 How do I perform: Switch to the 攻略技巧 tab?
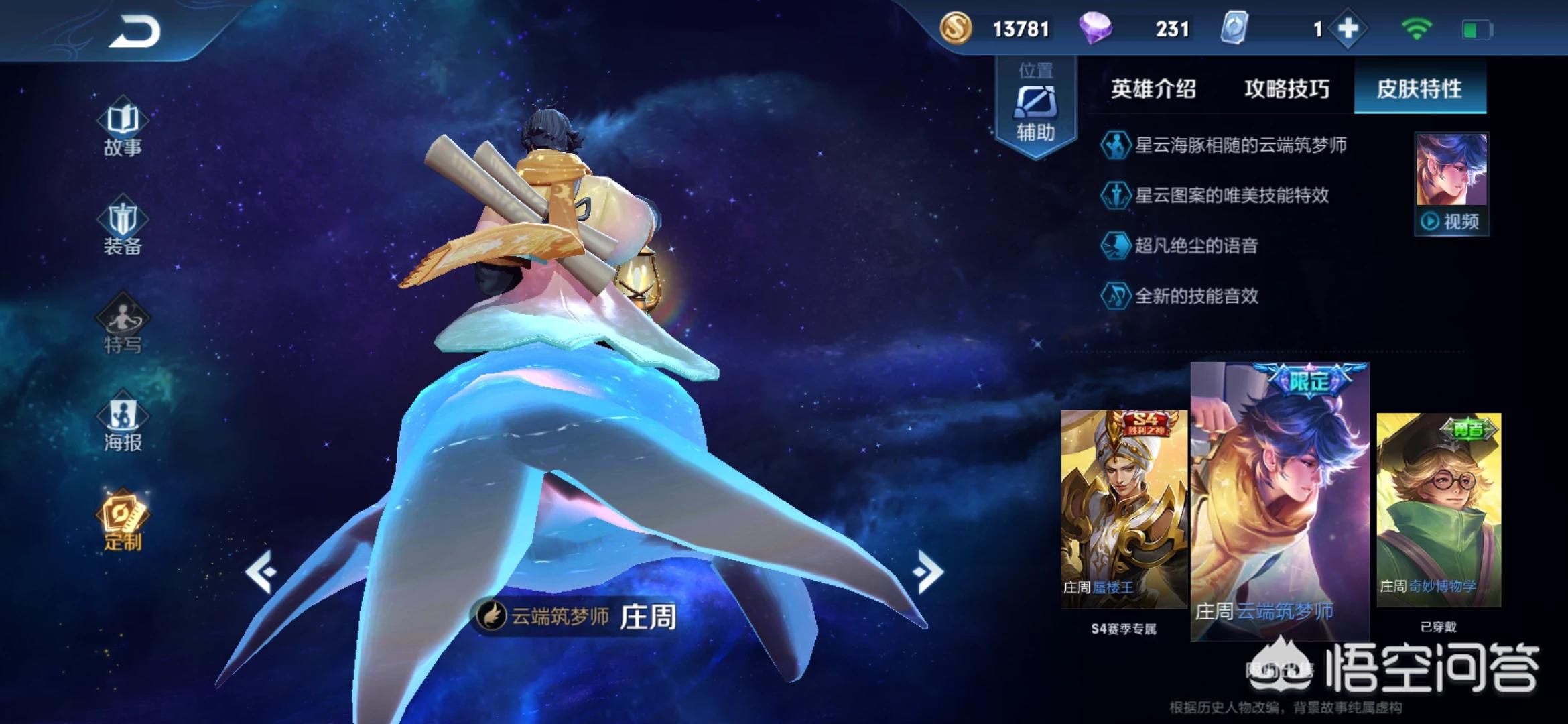point(1287,88)
